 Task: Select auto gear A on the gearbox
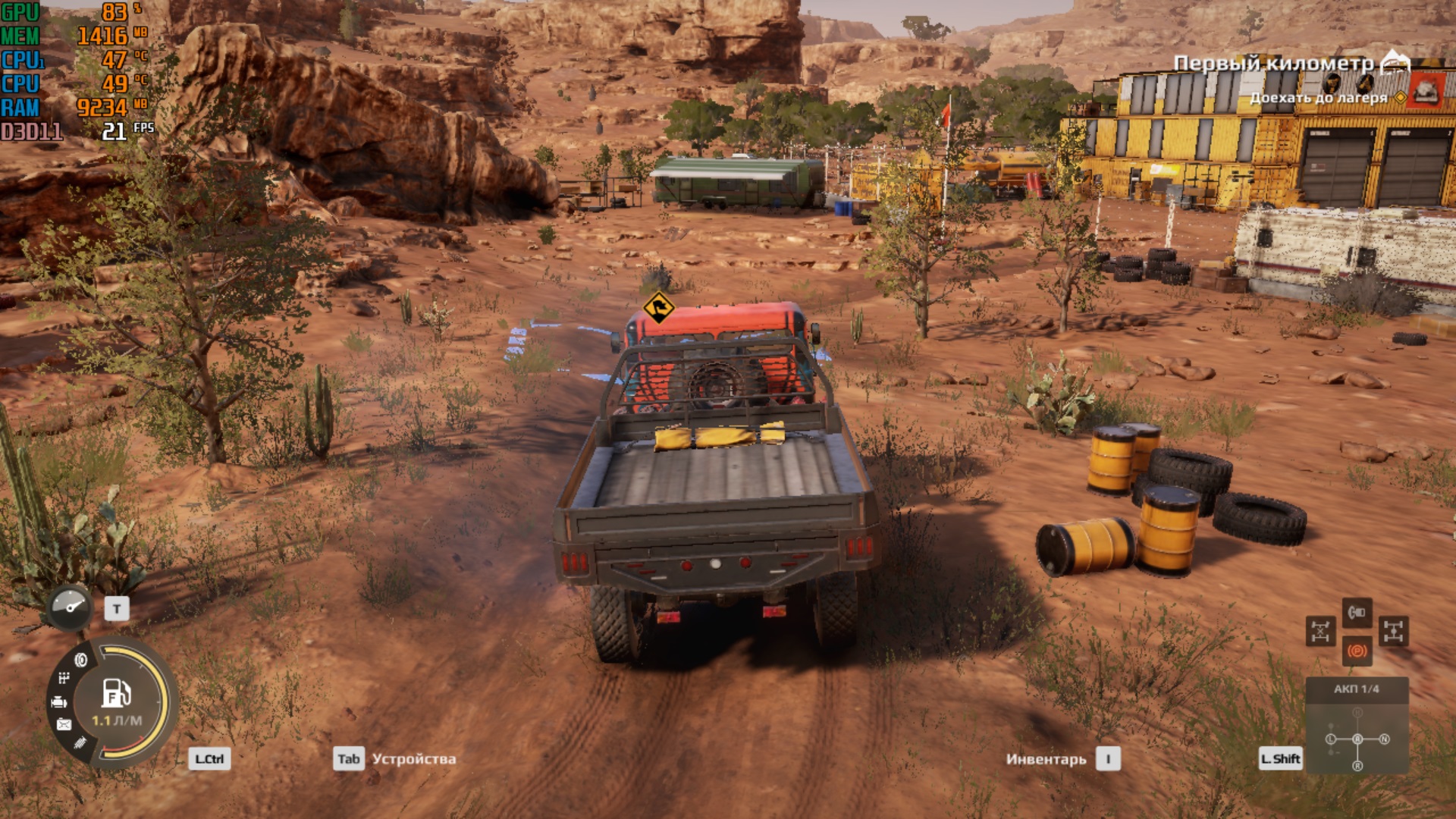click(x=1357, y=739)
